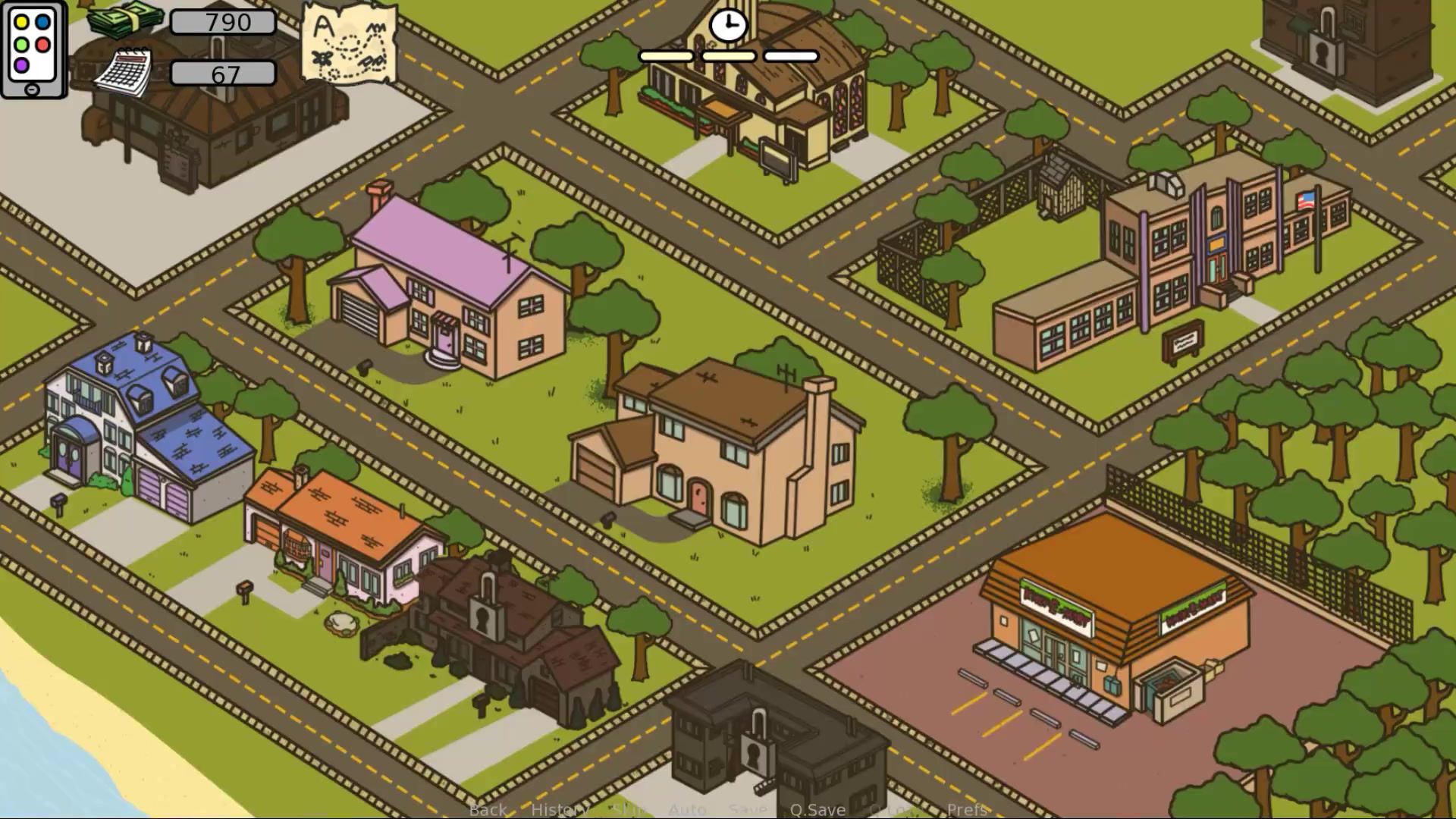
Task: Open the treasure map parchment
Action: coord(350,42)
